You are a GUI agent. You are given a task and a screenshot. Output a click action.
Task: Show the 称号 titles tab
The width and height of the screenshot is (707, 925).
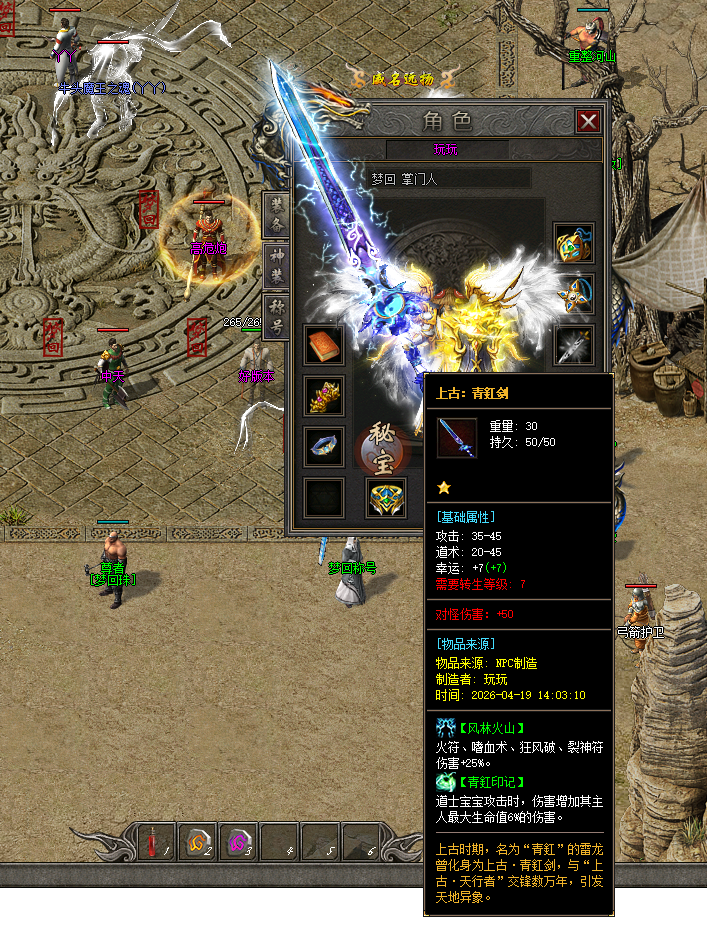(x=276, y=312)
